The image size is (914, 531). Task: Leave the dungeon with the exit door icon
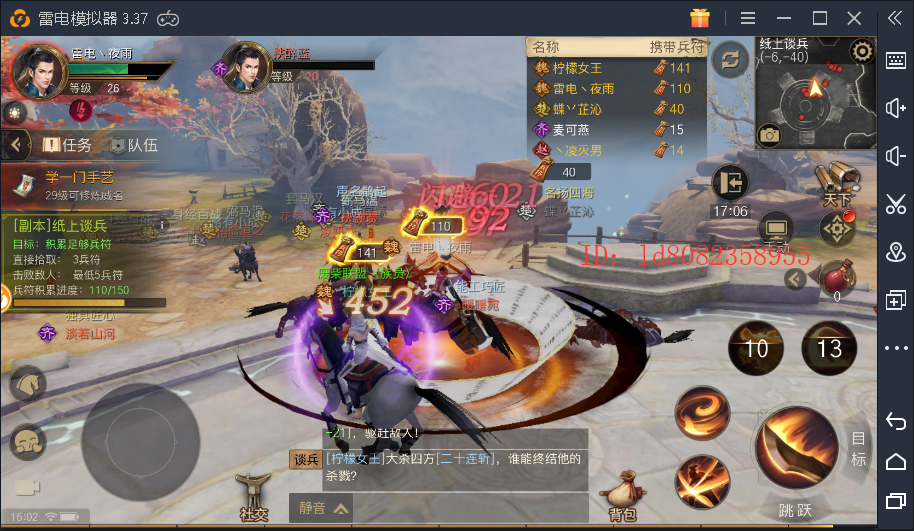(731, 183)
